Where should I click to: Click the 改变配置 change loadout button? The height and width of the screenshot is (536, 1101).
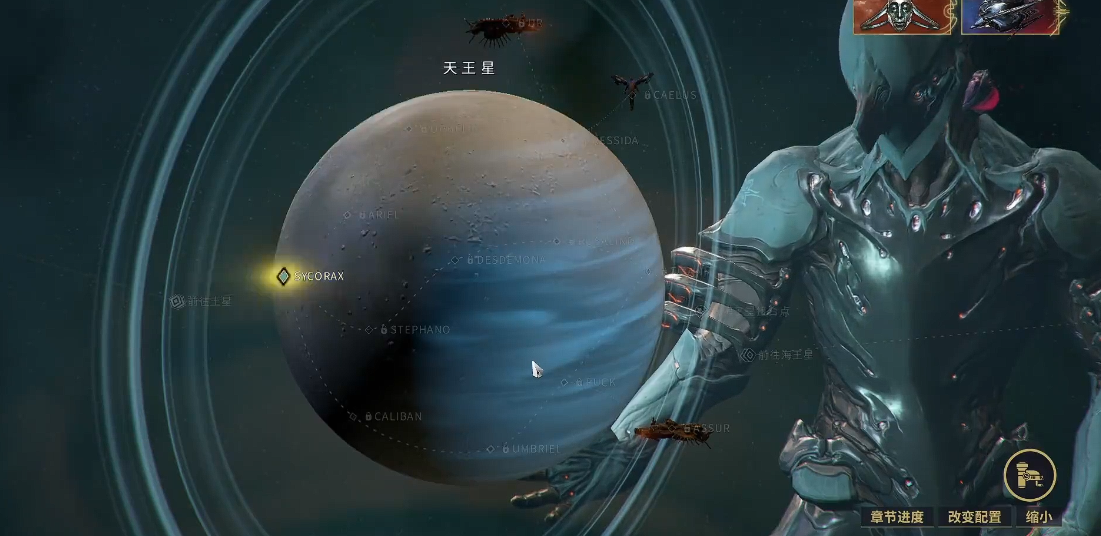974,517
